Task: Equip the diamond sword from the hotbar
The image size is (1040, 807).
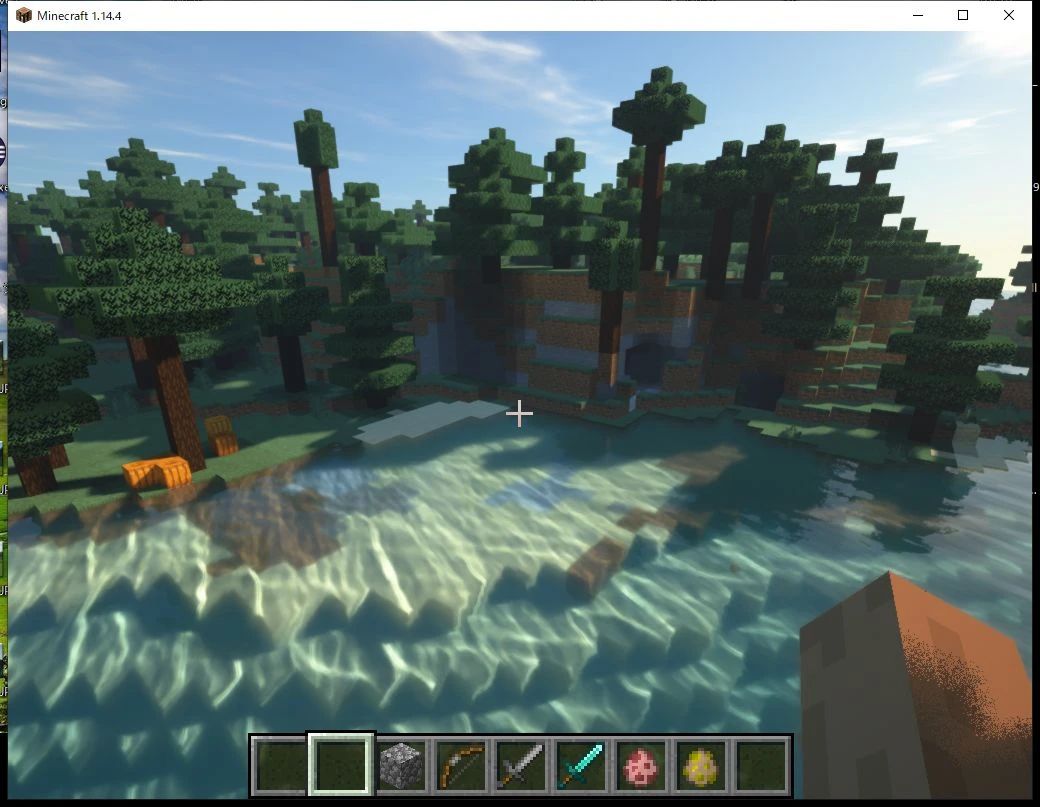Action: 581,767
